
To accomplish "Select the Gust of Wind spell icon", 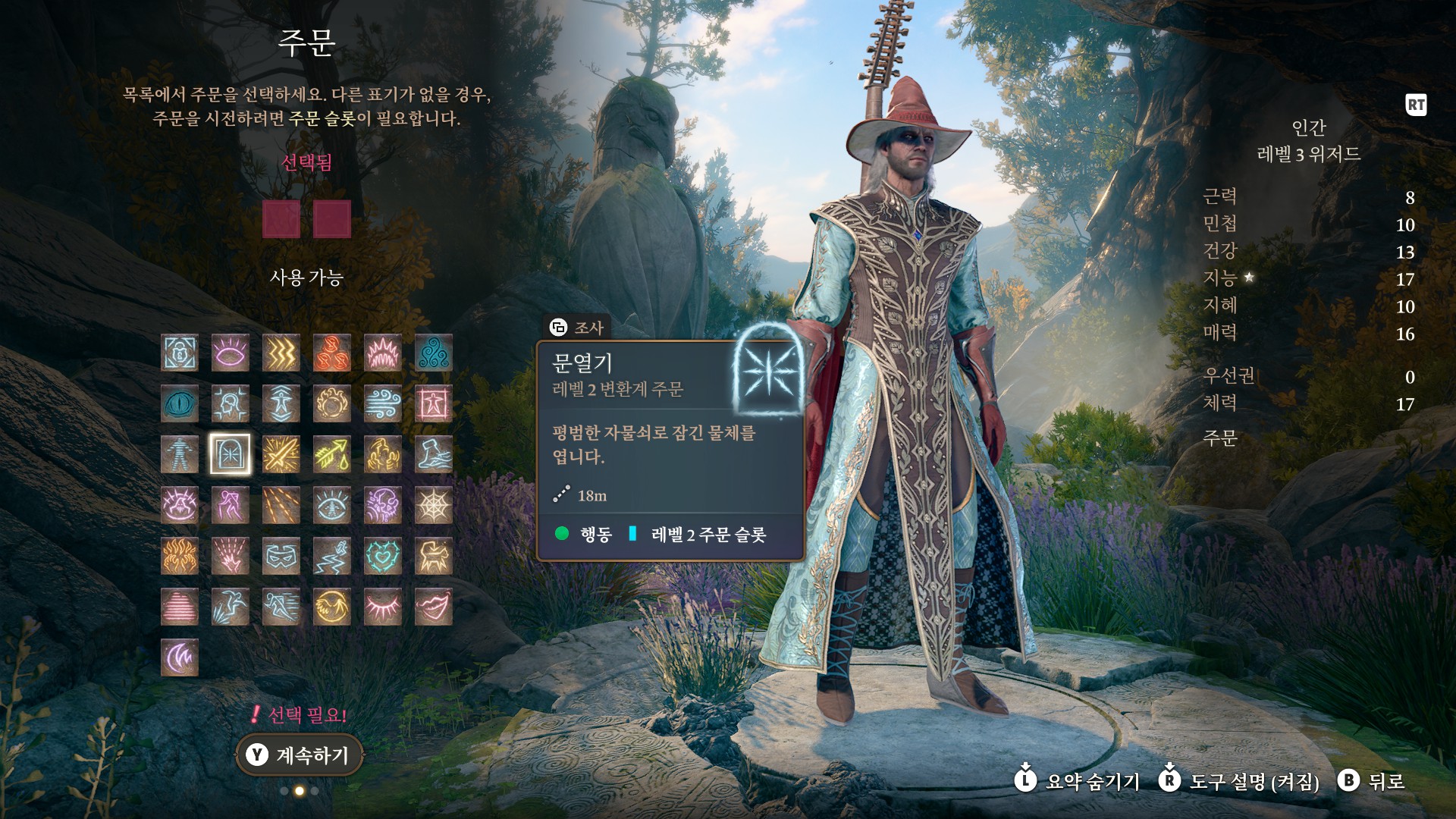I will point(383,403).
